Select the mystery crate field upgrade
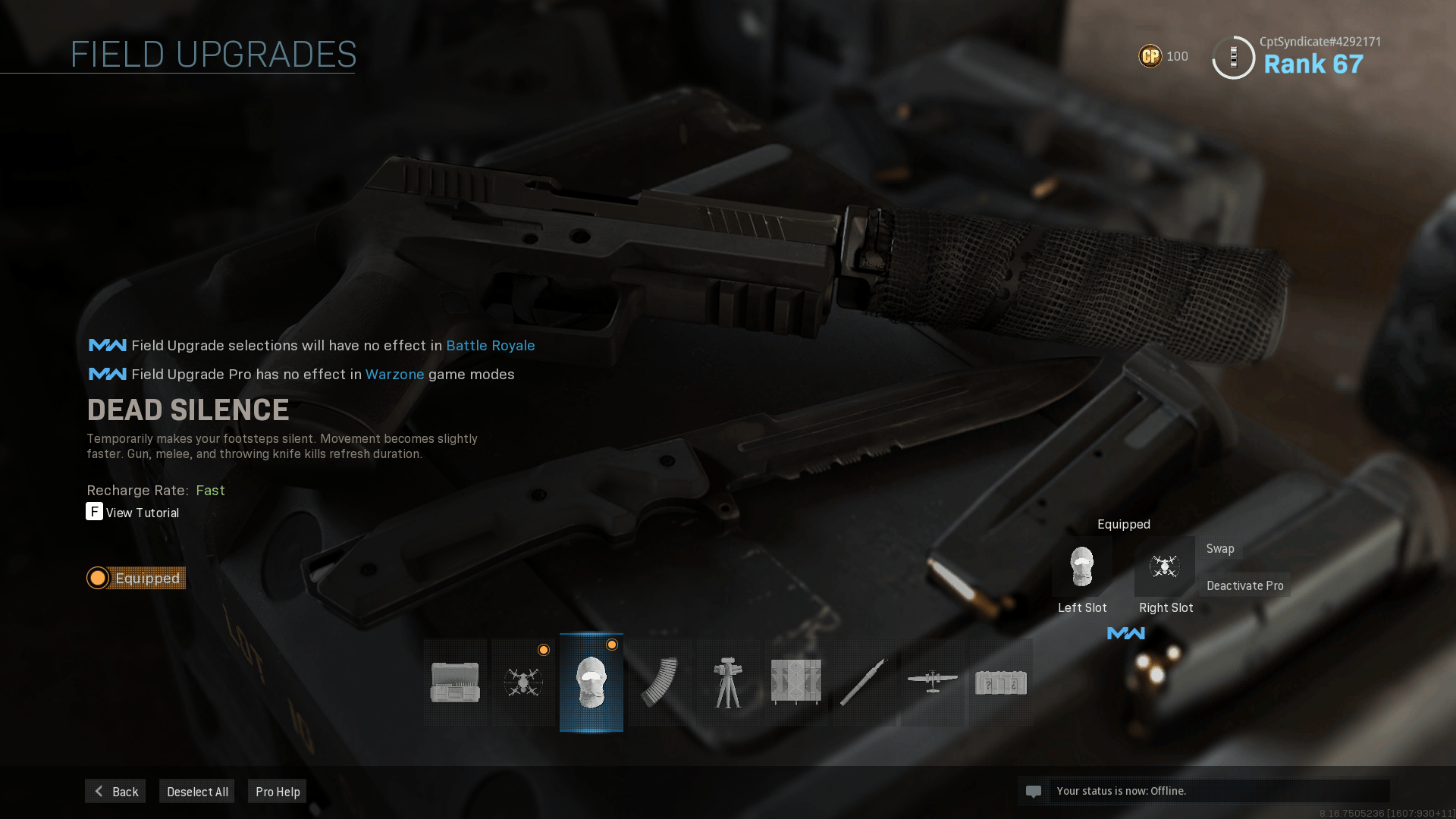1456x819 pixels. click(1001, 682)
